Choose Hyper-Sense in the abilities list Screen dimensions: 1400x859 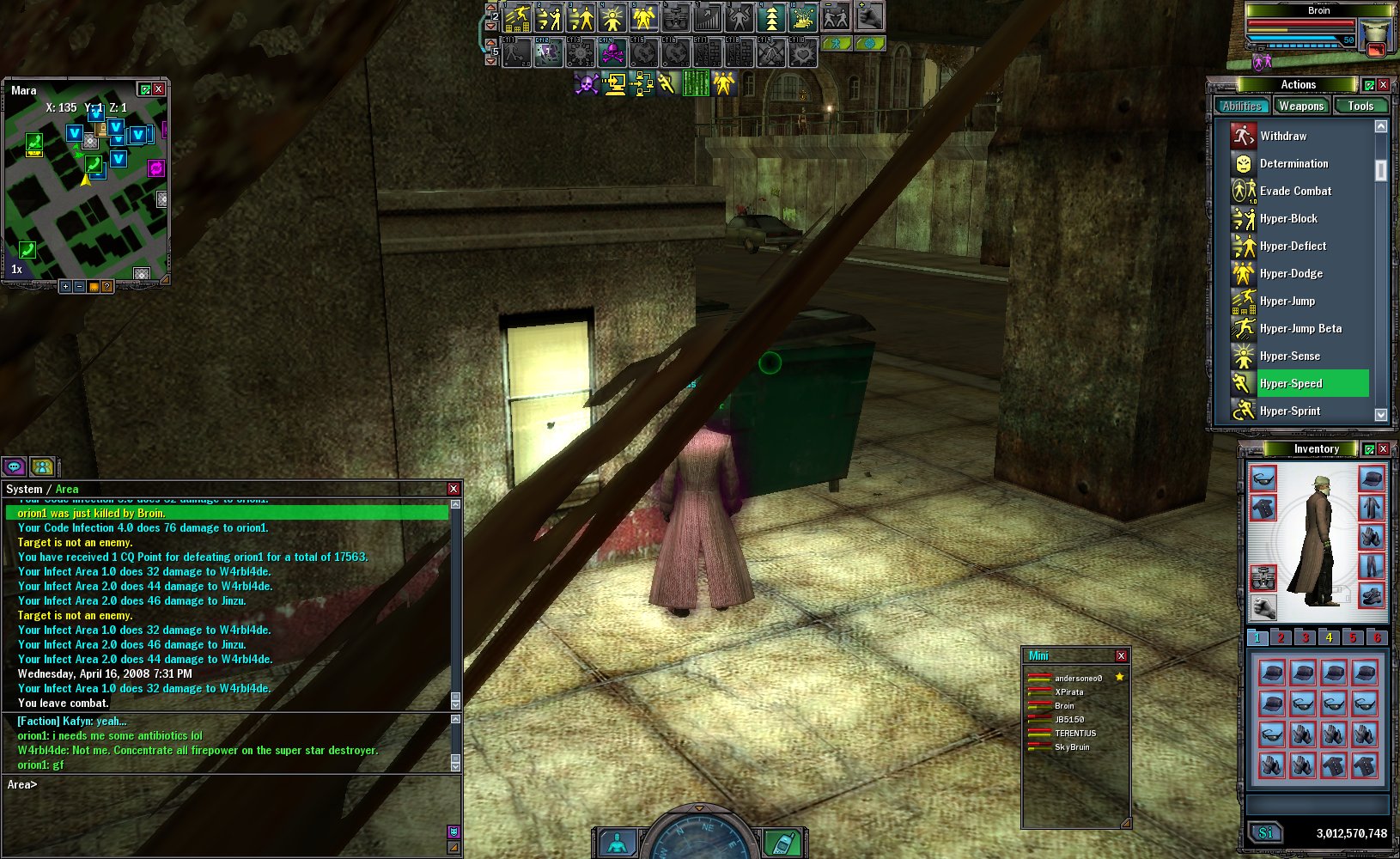point(1289,356)
